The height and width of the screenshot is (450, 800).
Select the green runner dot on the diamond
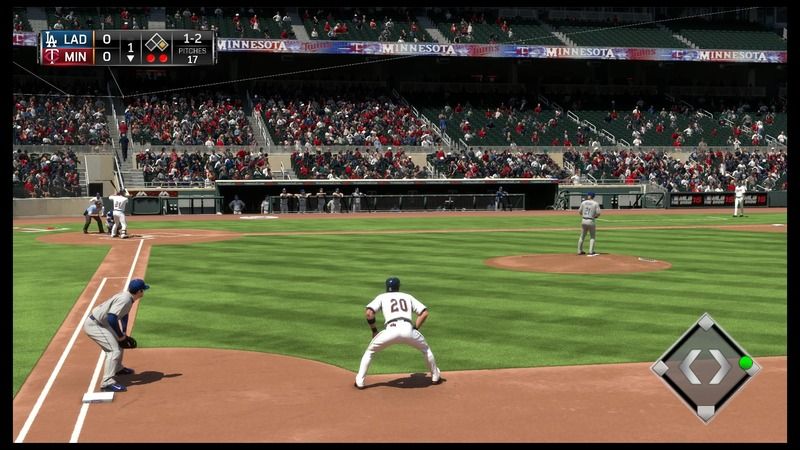pos(745,362)
